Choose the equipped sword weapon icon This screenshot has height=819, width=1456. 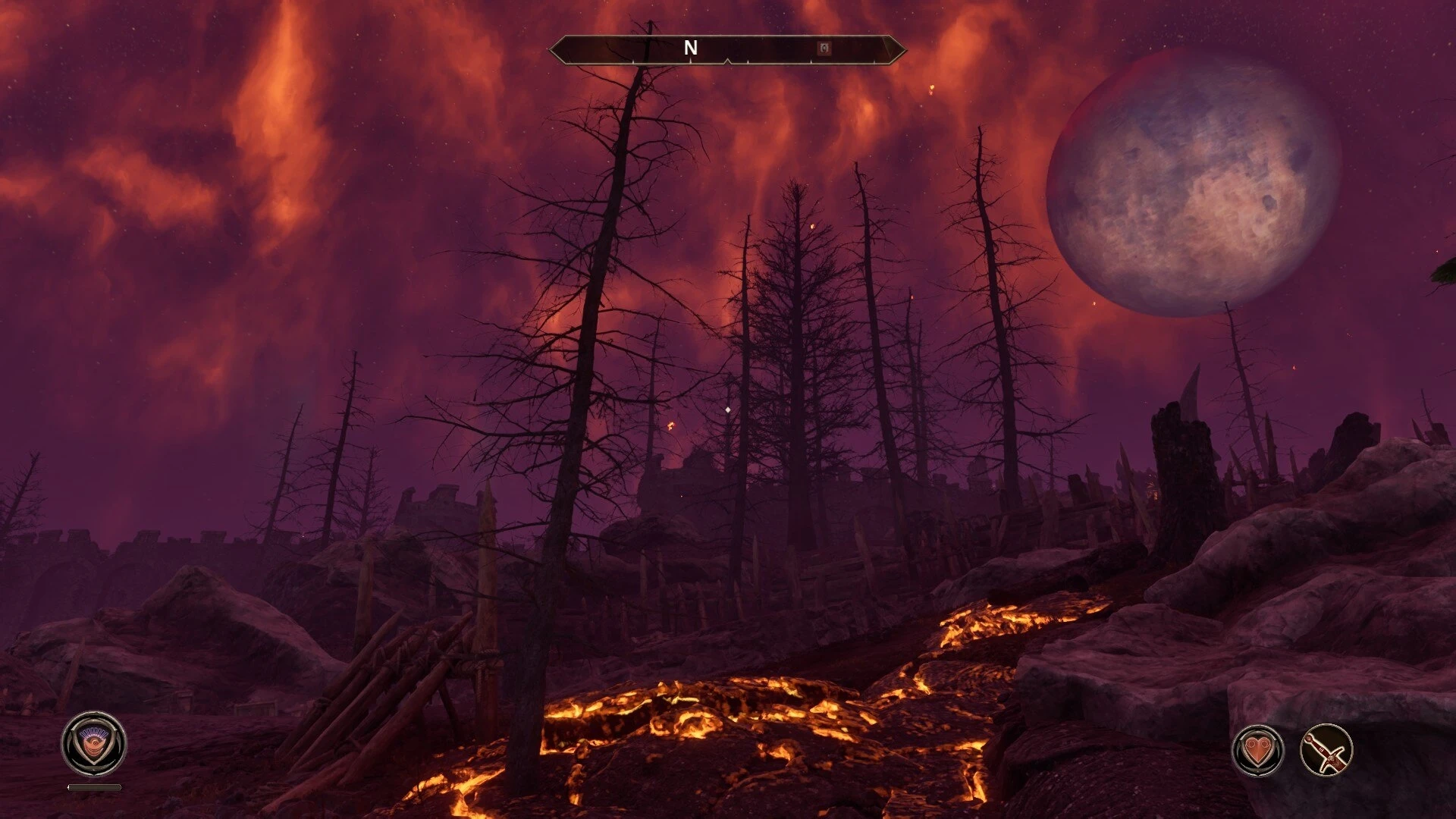[1326, 751]
